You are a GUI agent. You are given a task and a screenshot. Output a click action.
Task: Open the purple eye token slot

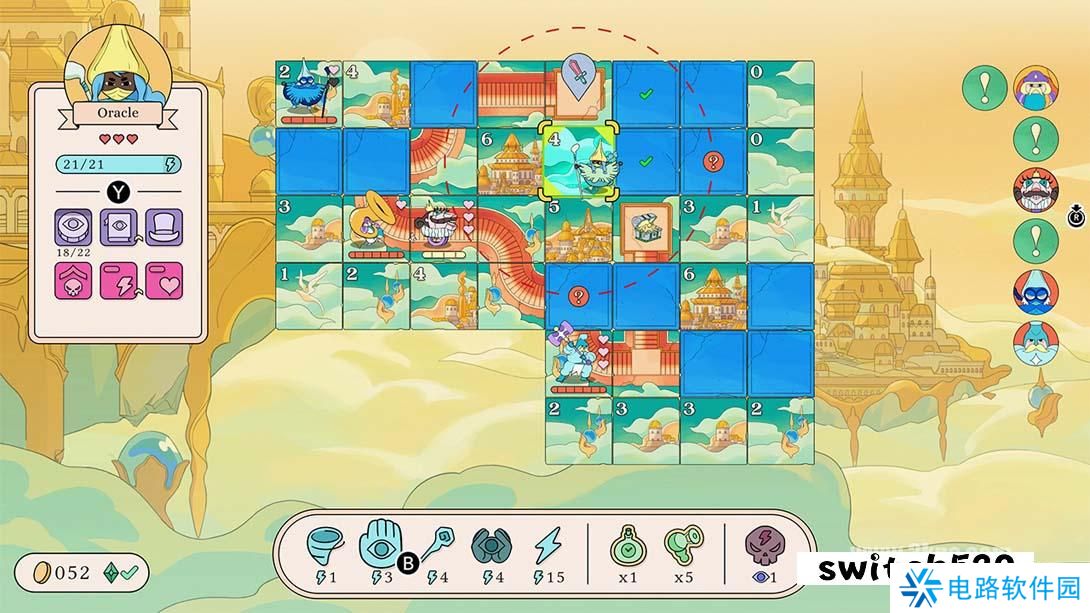click(x=74, y=228)
